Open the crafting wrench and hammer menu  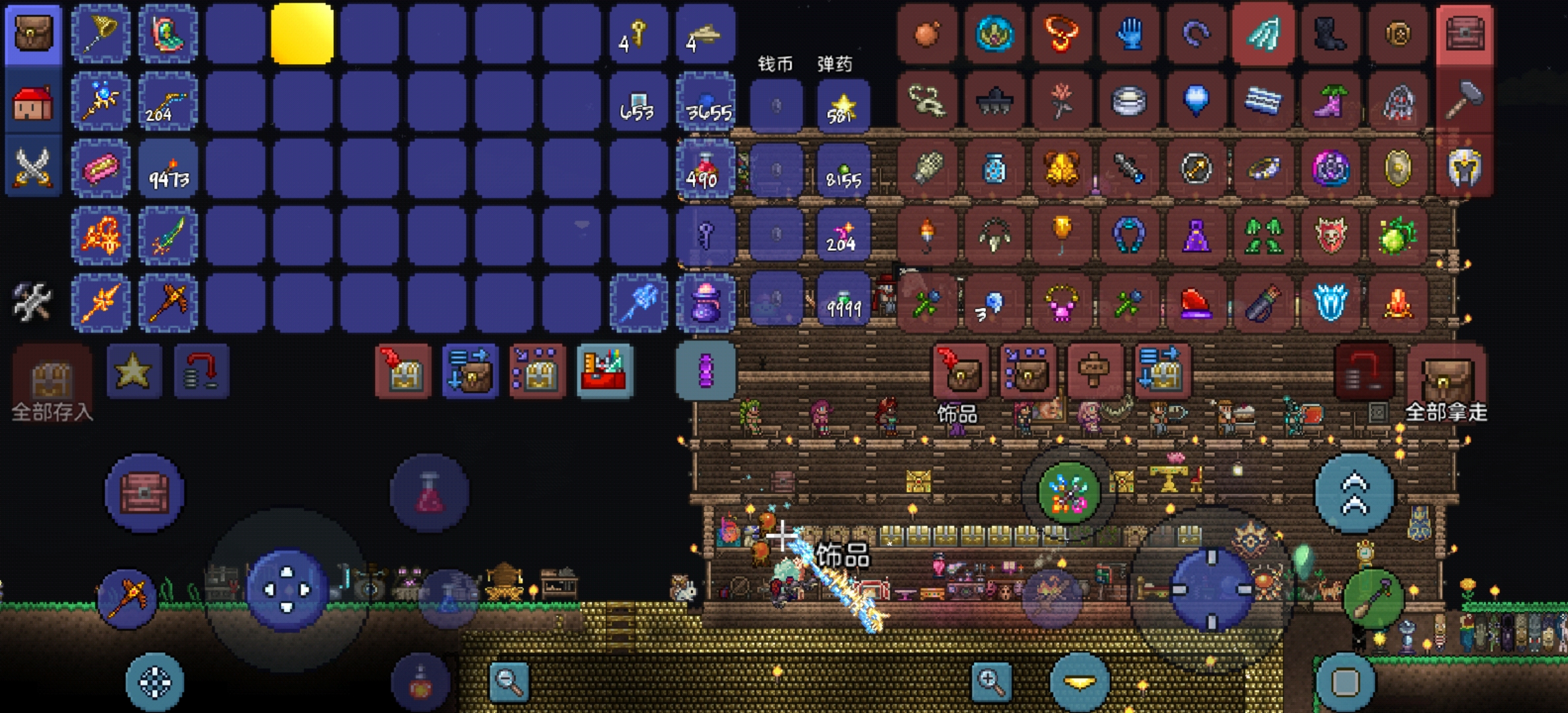pos(32,302)
